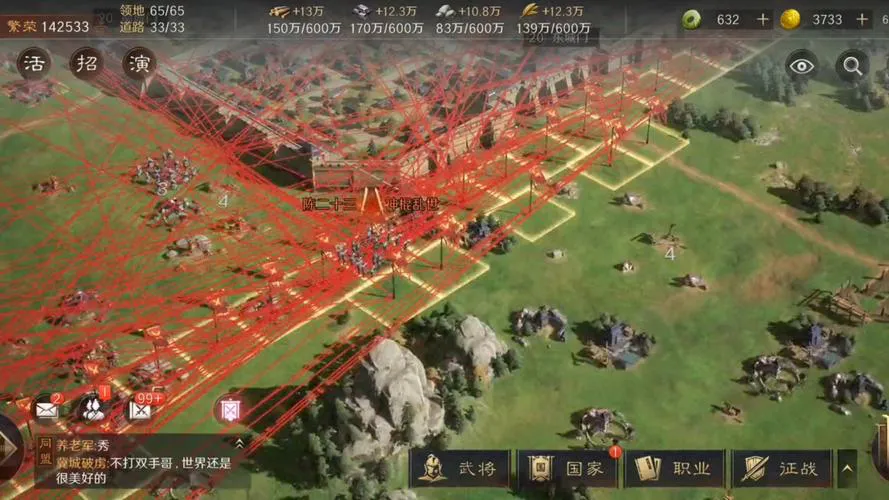Image resolution: width=889 pixels, height=500 pixels.
Task: Open the 职业 profession menu
Action: [674, 468]
